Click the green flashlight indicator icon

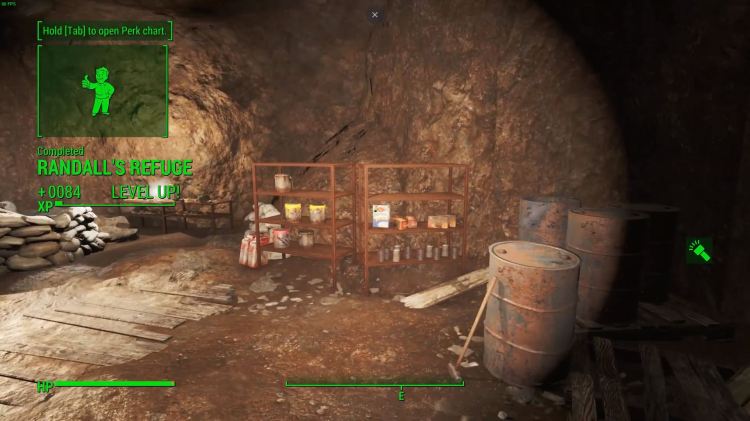coord(702,250)
